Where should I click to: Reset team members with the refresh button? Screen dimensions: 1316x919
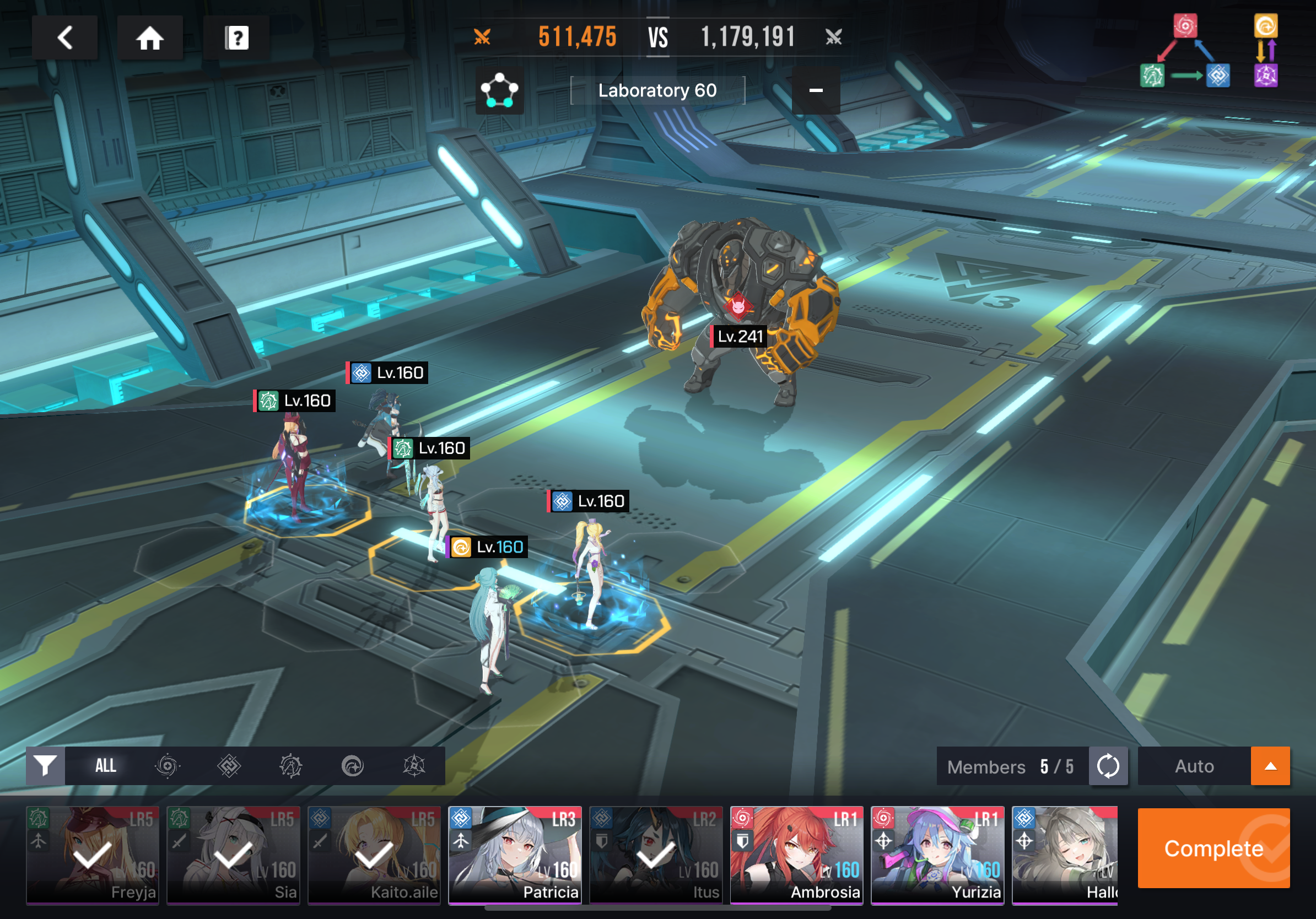(x=1108, y=765)
